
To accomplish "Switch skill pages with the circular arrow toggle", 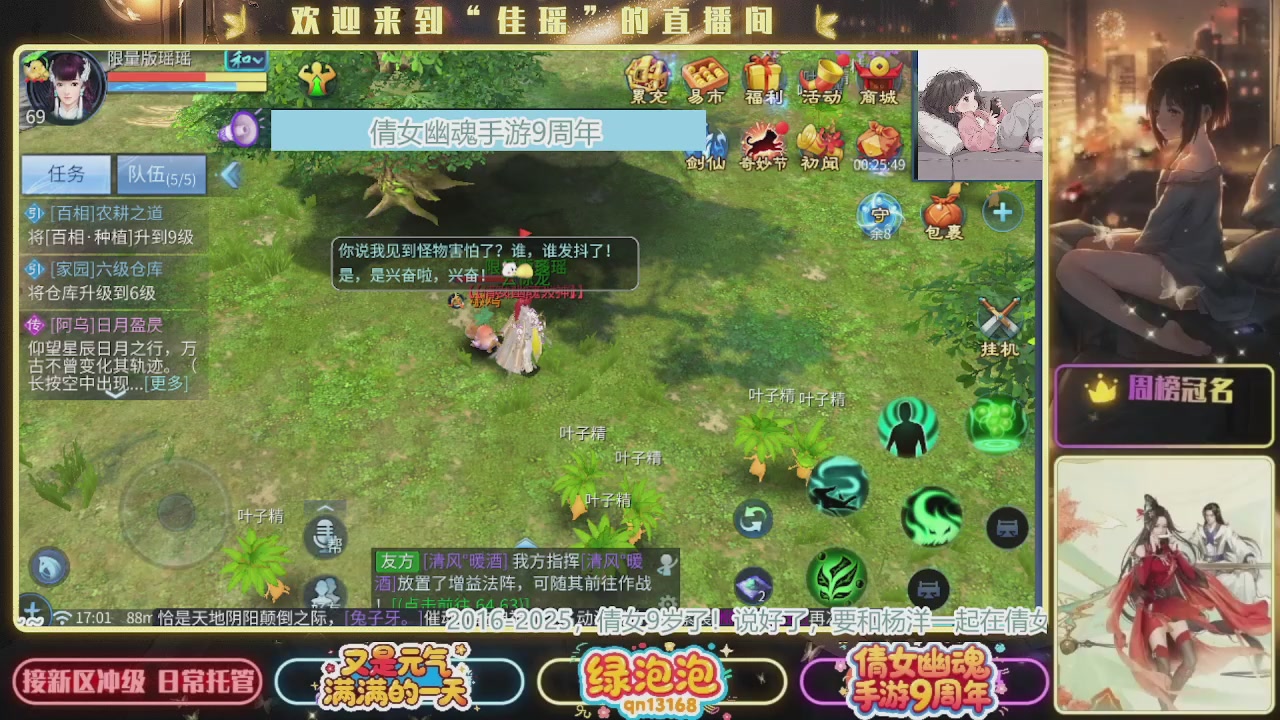I will [x=753, y=519].
